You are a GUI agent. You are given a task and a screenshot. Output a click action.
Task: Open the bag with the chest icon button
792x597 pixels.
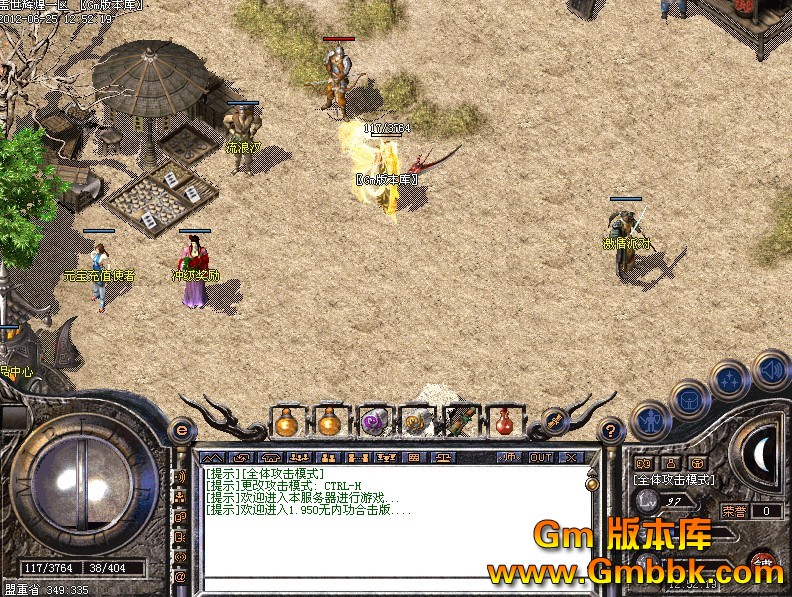pyautogui.click(x=691, y=400)
